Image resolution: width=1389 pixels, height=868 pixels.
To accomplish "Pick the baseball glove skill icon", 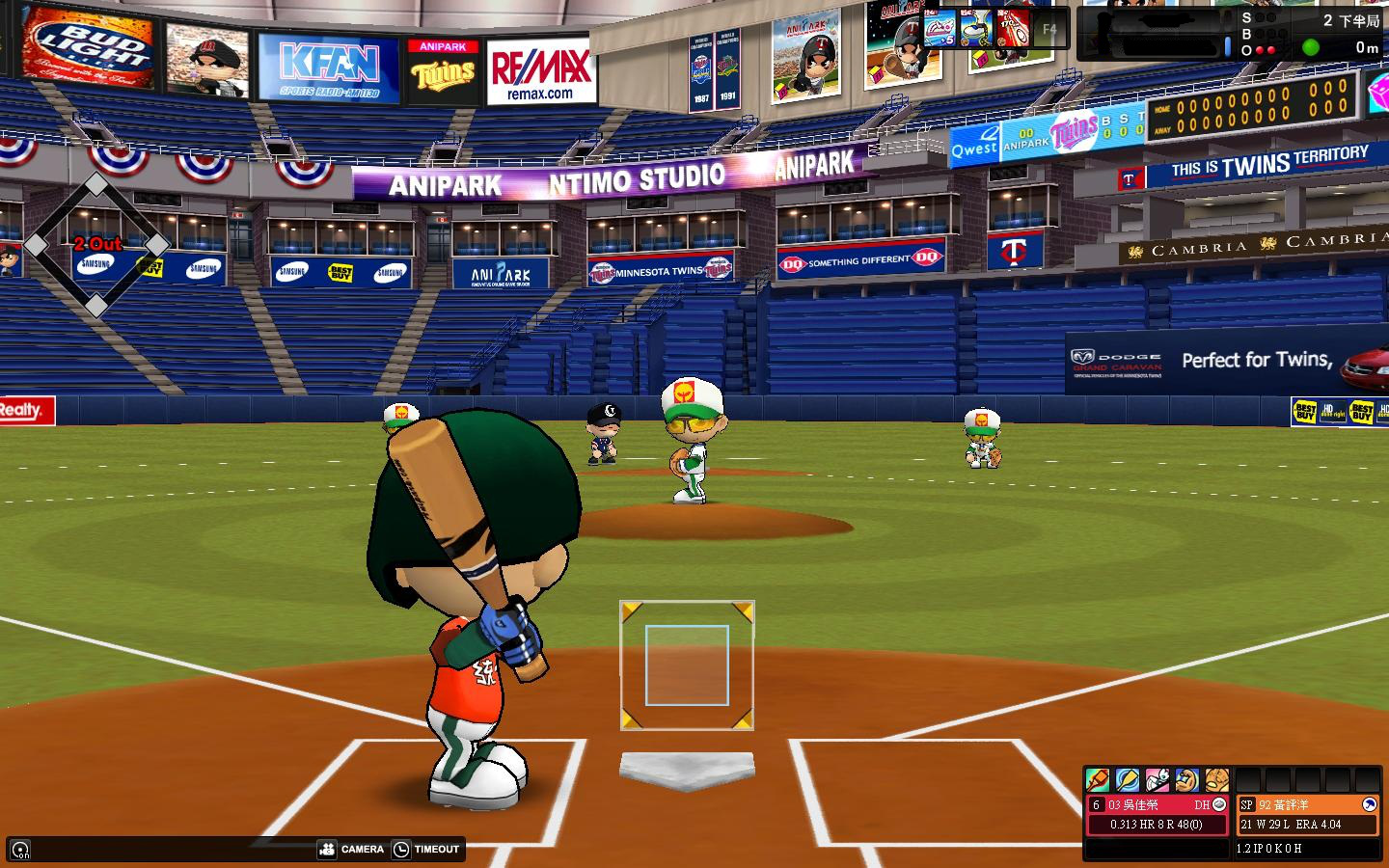I will click(1216, 779).
